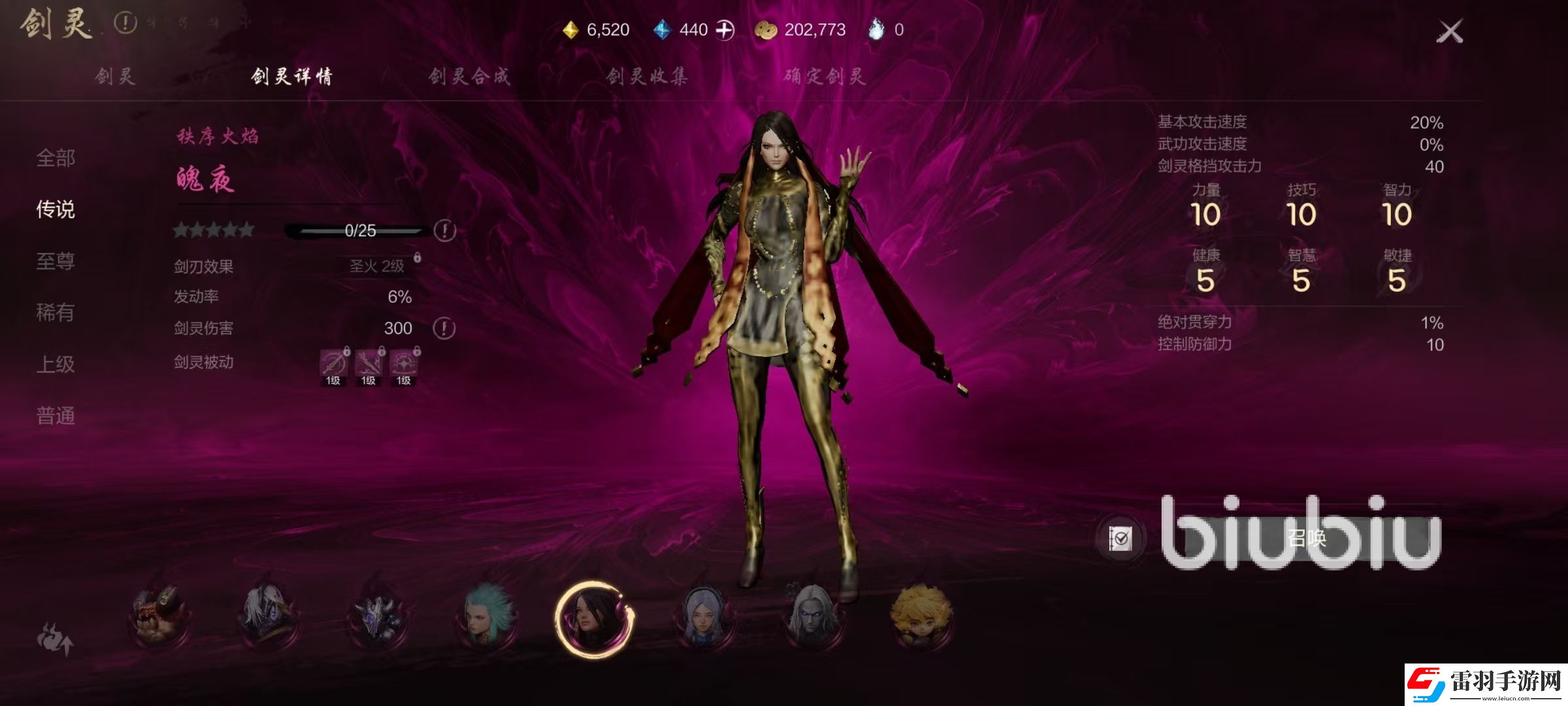Close the 剑灵 screen with the X

[1449, 31]
